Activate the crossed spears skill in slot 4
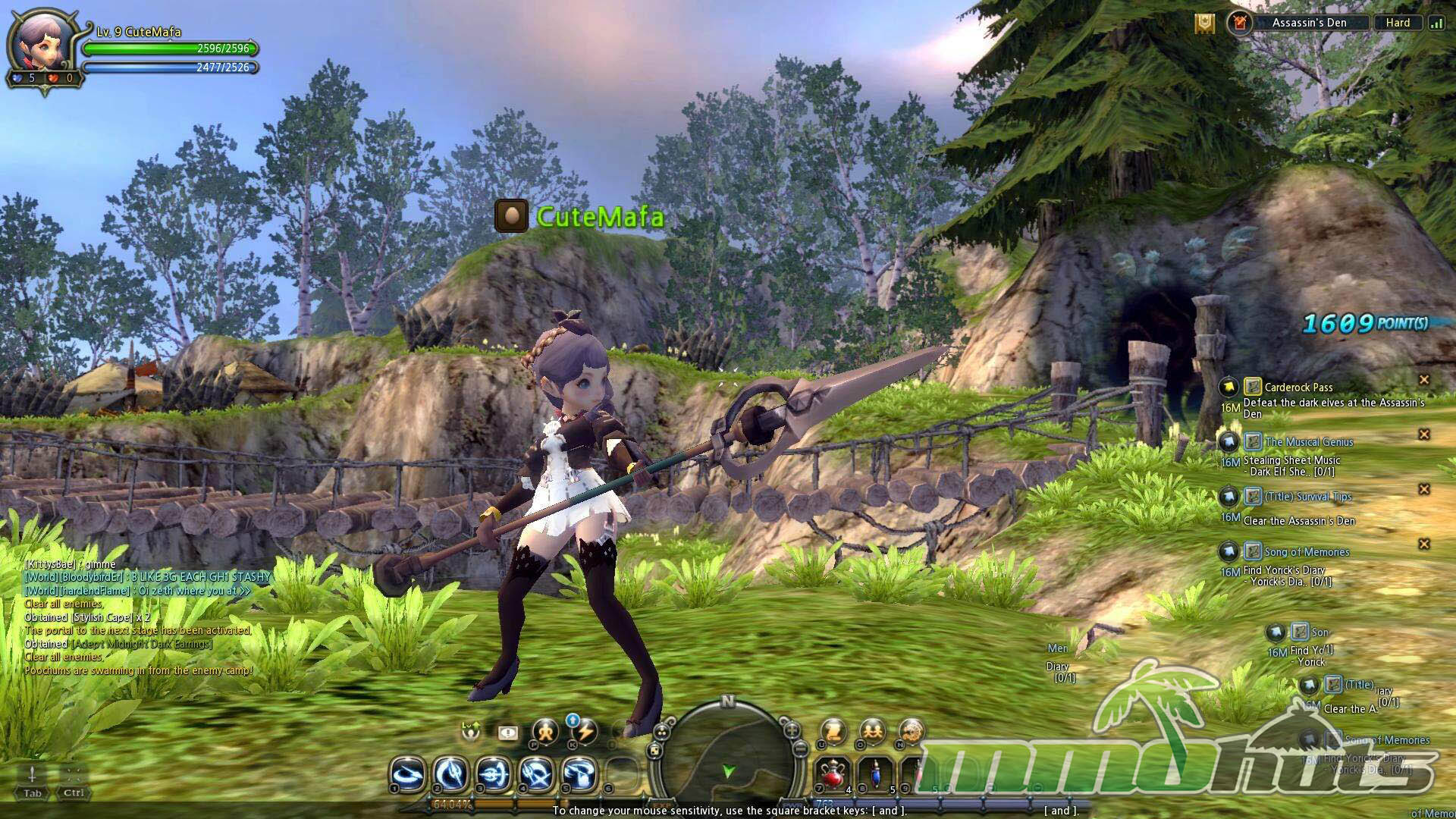1456x819 pixels. (x=537, y=774)
